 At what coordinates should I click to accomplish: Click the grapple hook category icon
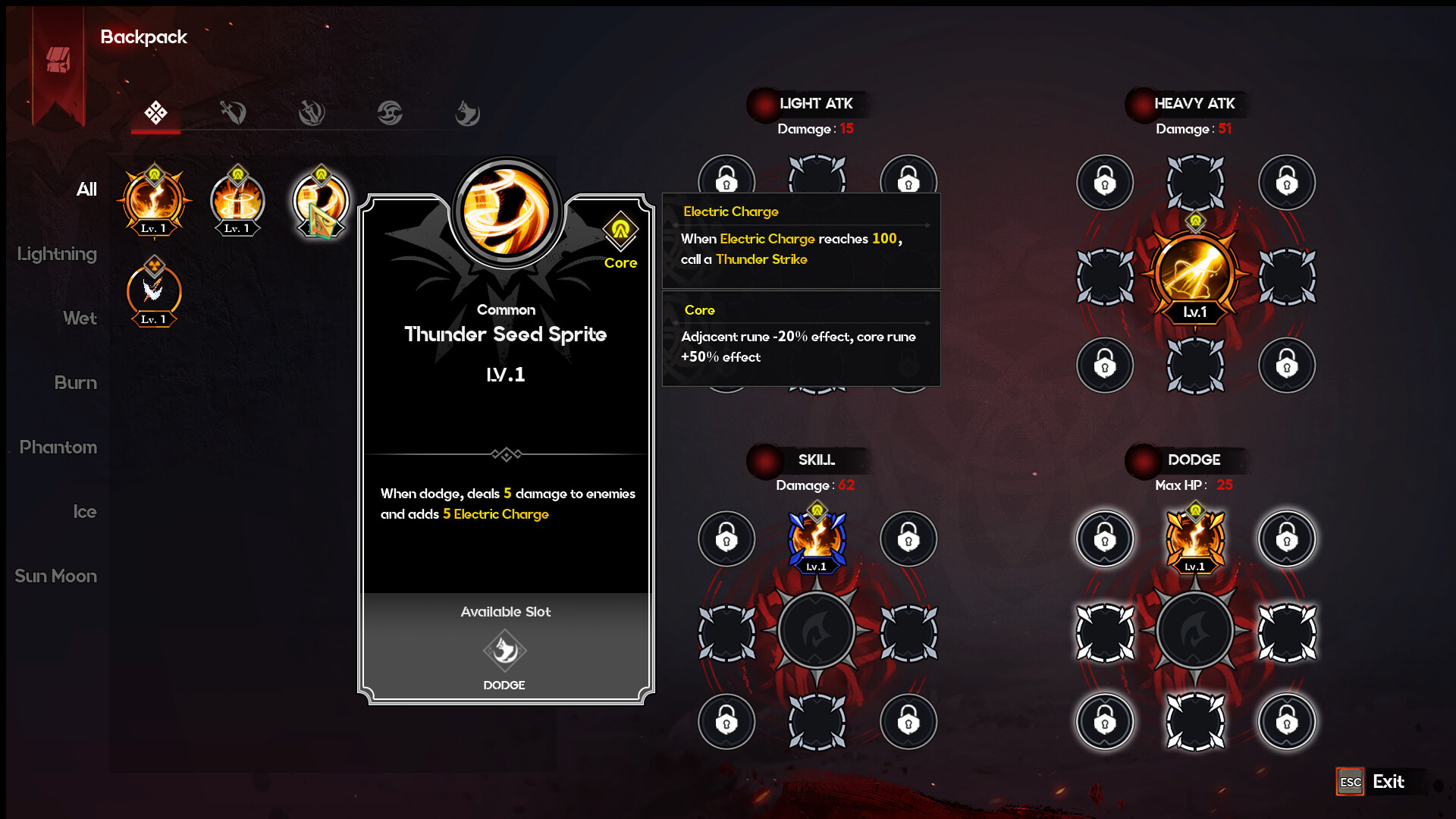468,112
